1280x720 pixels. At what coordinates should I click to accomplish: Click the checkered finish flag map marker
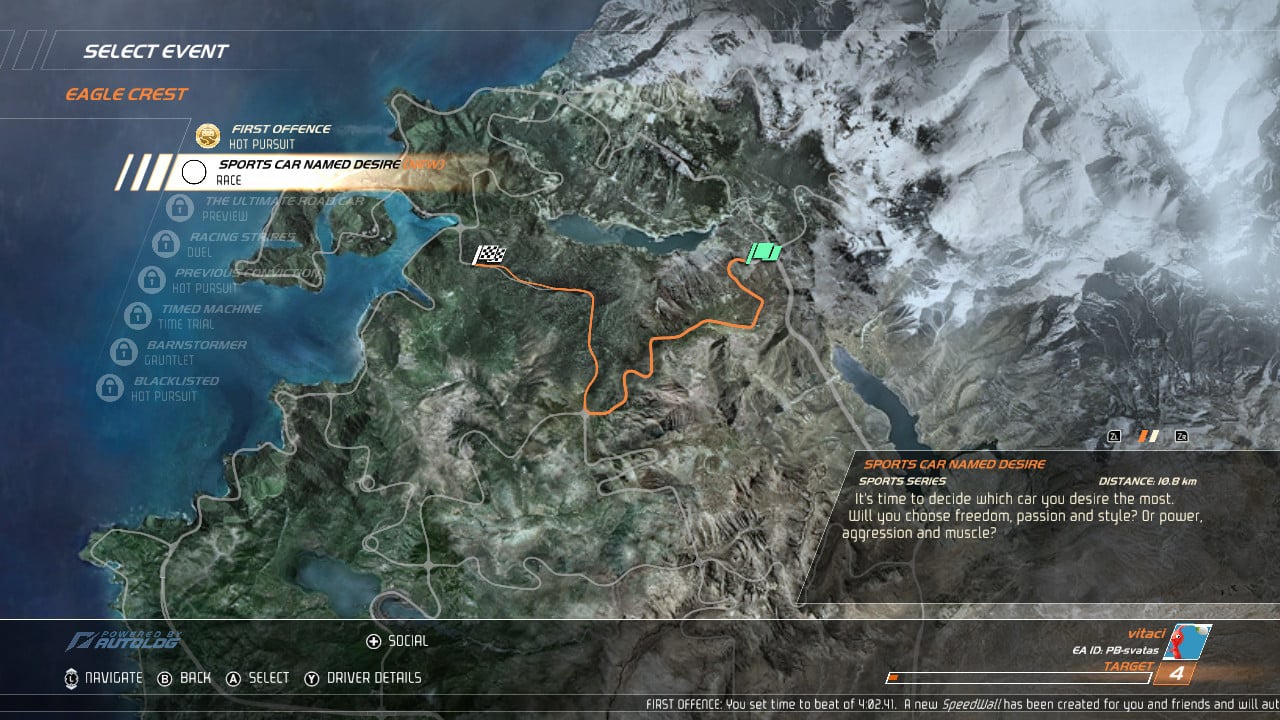pyautogui.click(x=489, y=255)
